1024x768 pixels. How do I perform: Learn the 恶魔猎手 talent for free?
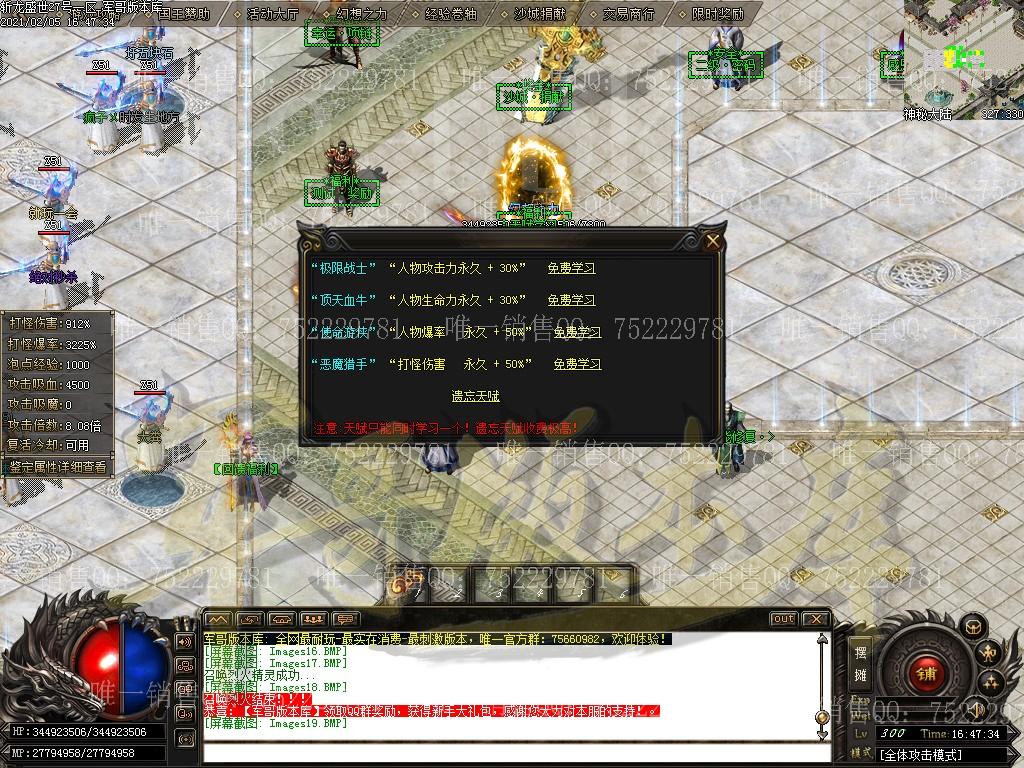click(577, 364)
